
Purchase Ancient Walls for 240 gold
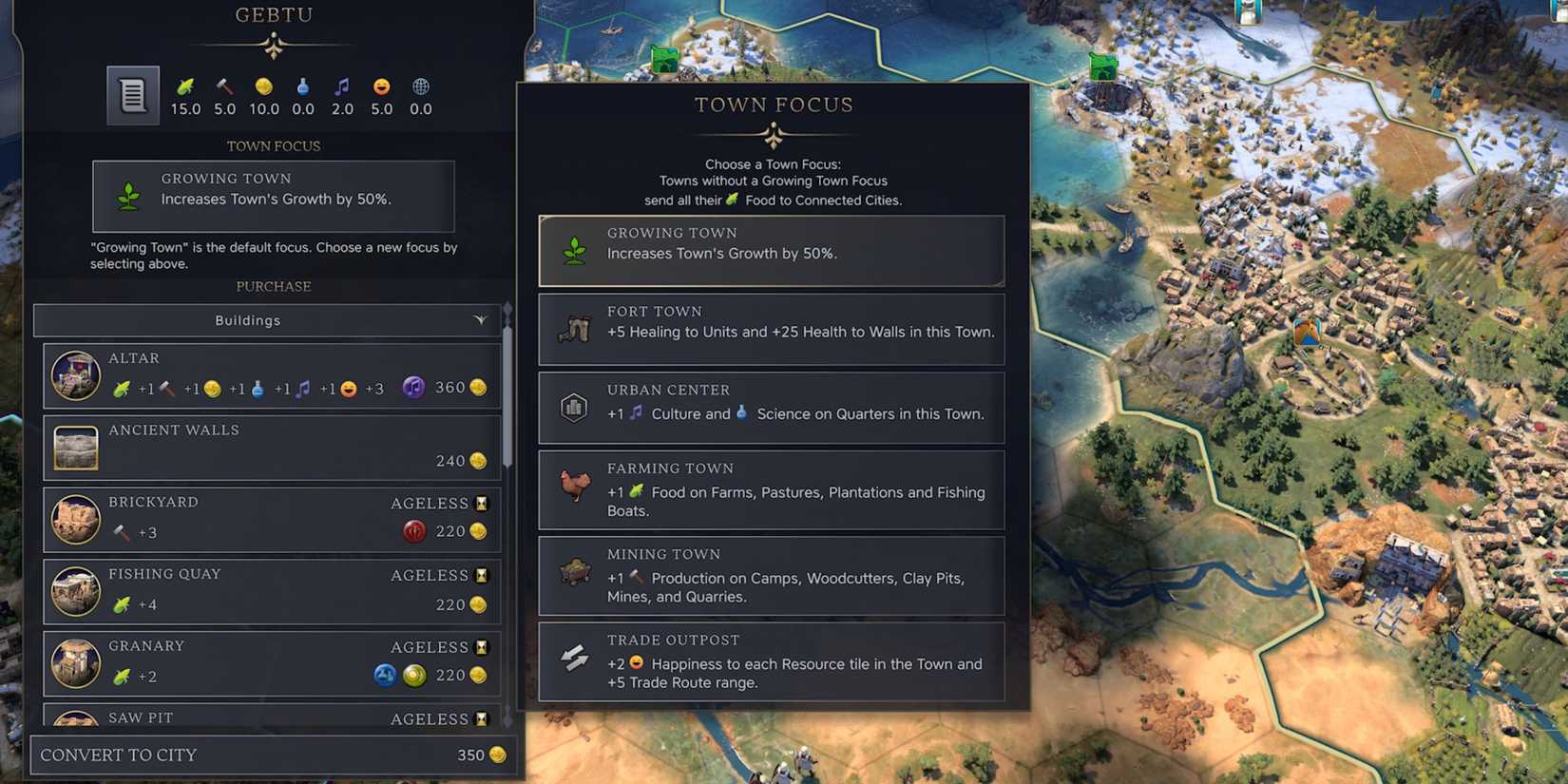[x=273, y=447]
